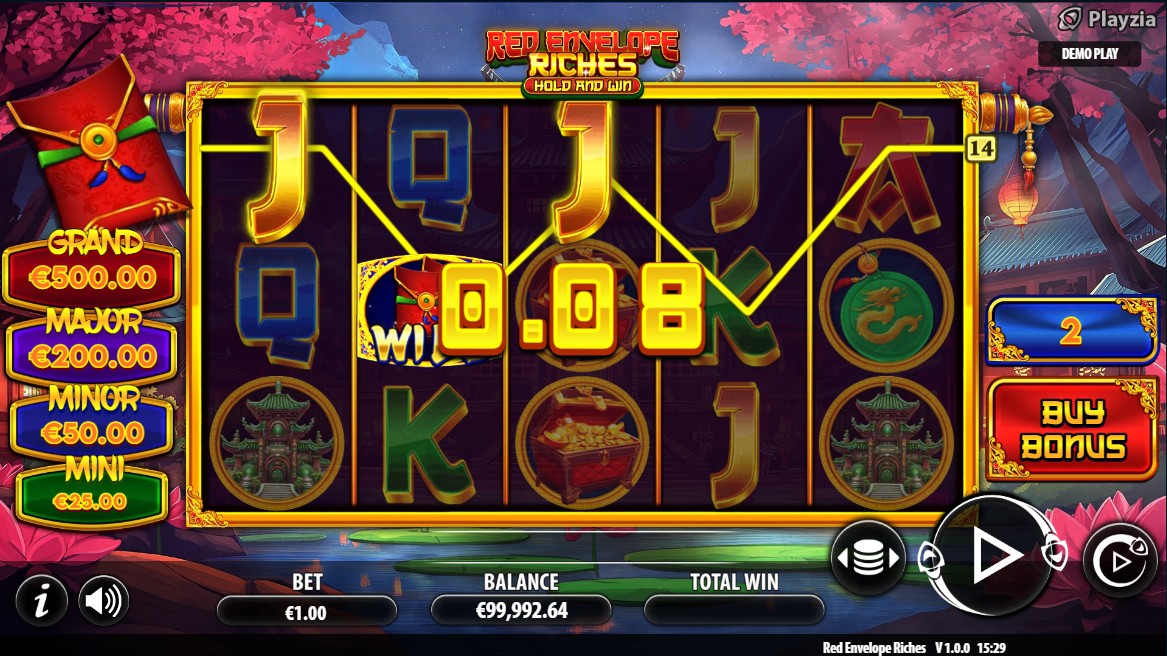Click the red Buy Bonus button
This screenshot has height=656, width=1167.
point(1071,430)
